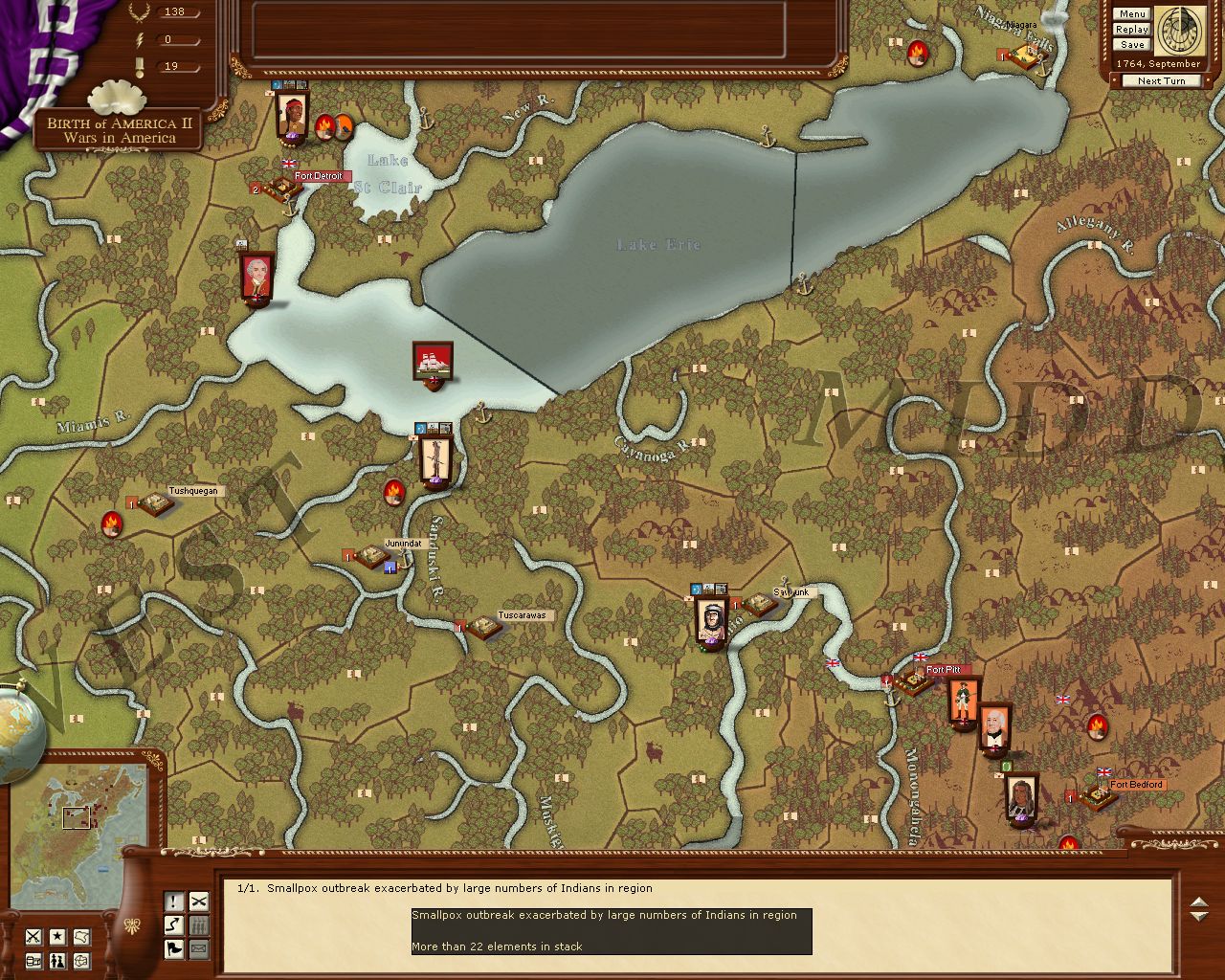This screenshot has width=1225, height=980.
Task: Select the winding path message filter
Action: pyautogui.click(x=174, y=925)
